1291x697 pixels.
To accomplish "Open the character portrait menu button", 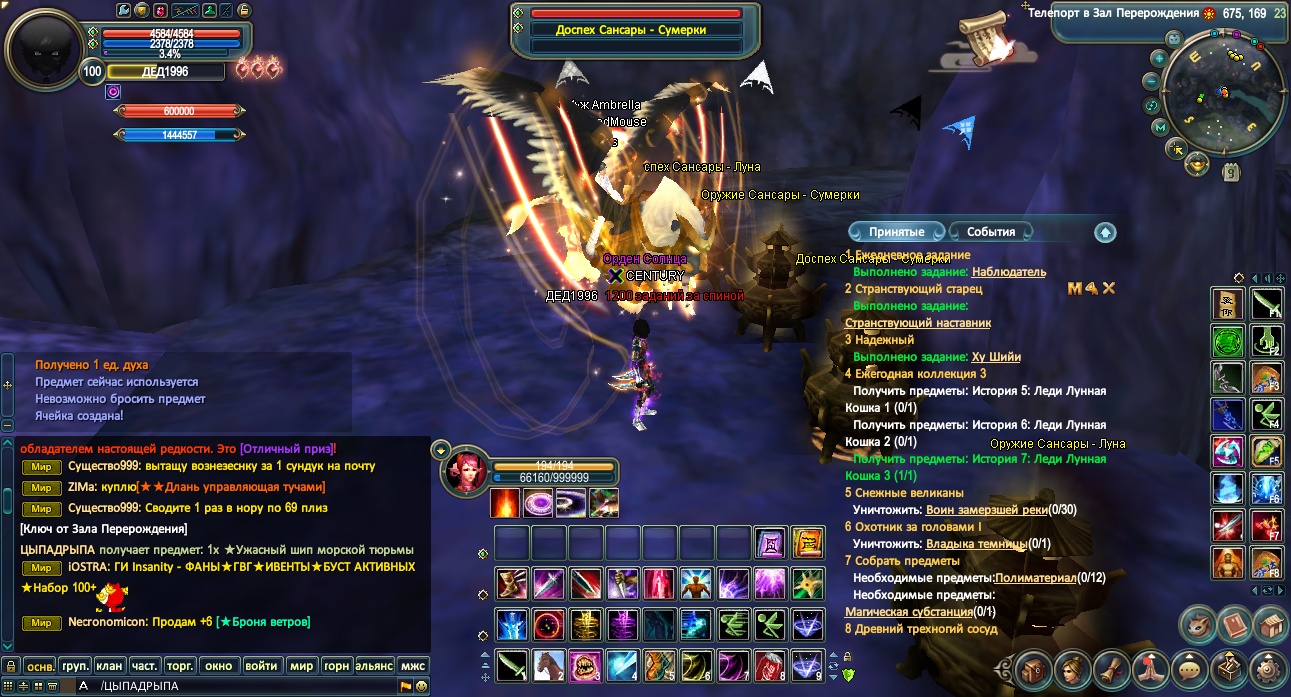I will [x=1071, y=670].
